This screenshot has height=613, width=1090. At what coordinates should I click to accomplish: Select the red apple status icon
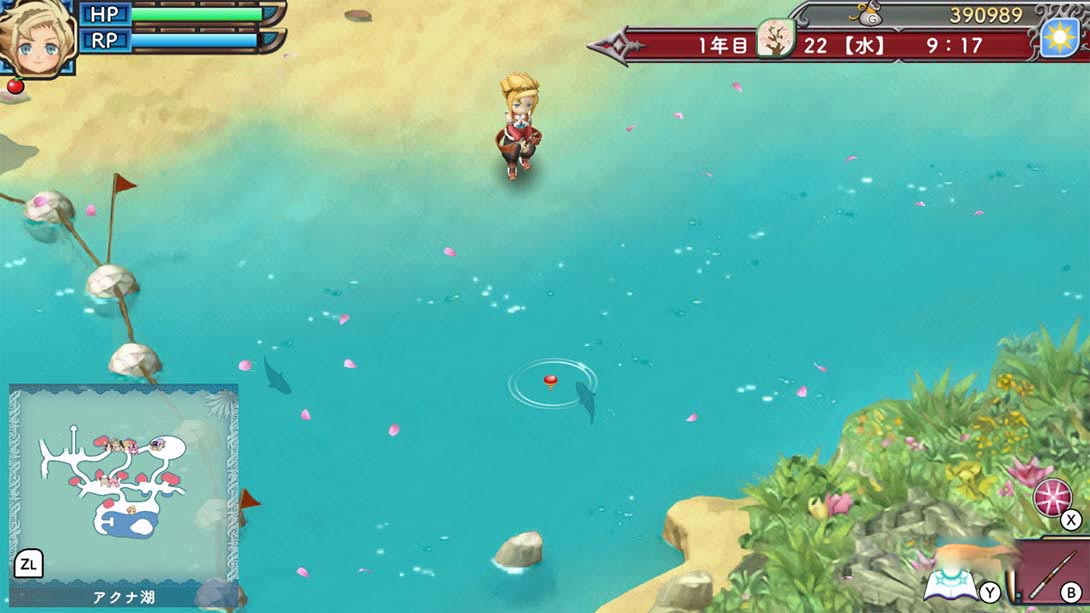tap(15, 86)
